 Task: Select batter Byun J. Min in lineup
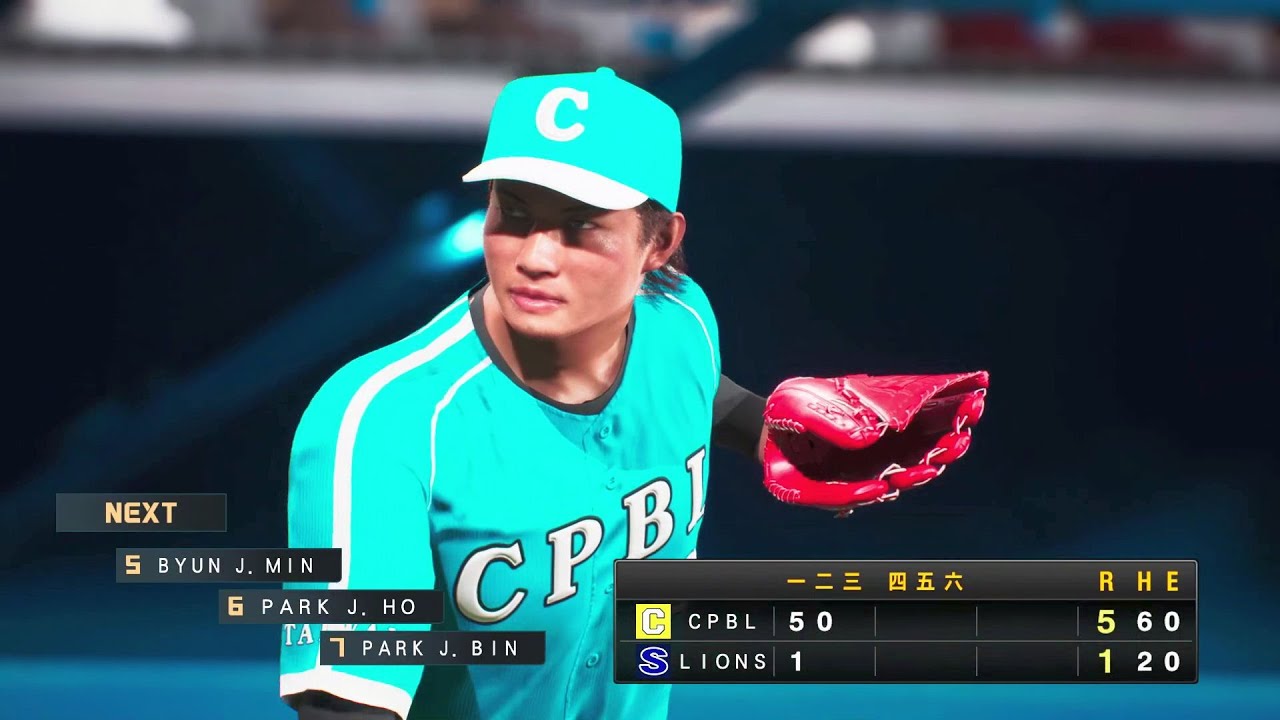click(x=229, y=566)
